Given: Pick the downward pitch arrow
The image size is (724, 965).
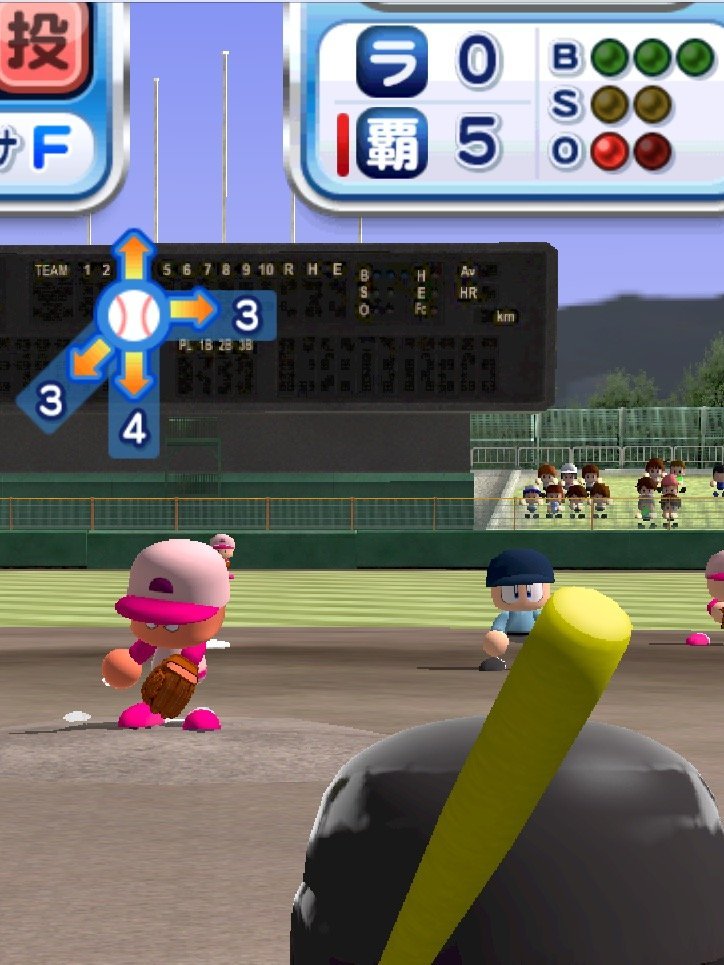Looking at the screenshot, I should tap(134, 373).
